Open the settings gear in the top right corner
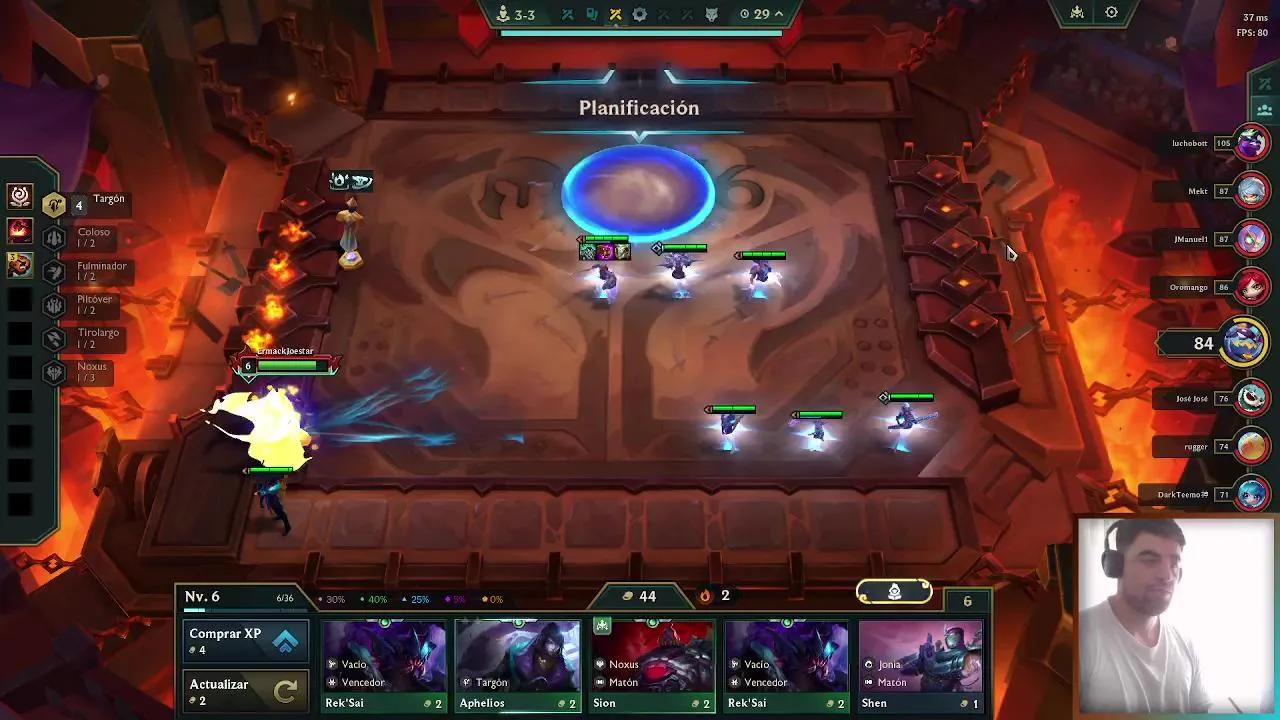This screenshot has height=720, width=1280. (1112, 13)
